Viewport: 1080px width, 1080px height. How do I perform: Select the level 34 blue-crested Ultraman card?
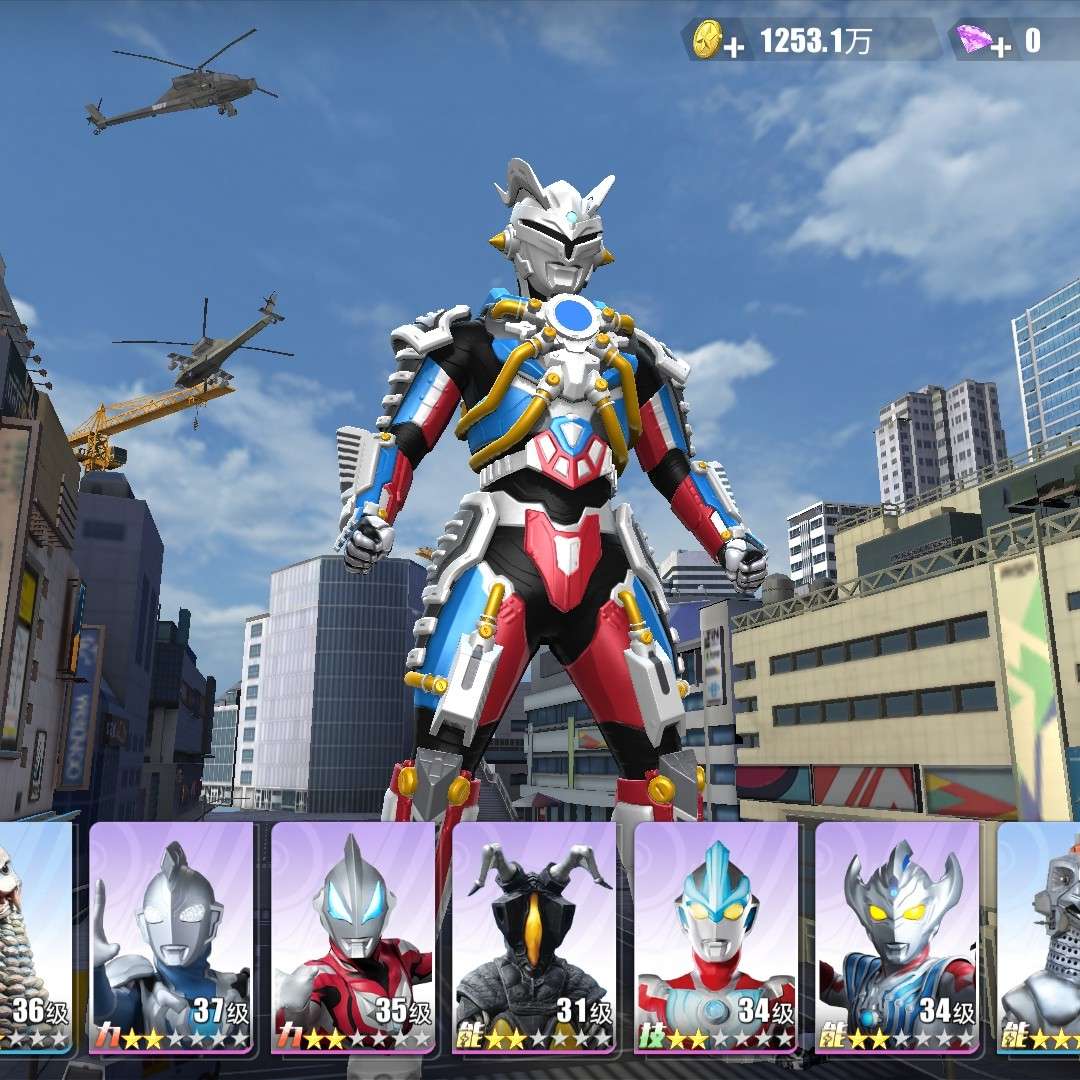[x=716, y=937]
